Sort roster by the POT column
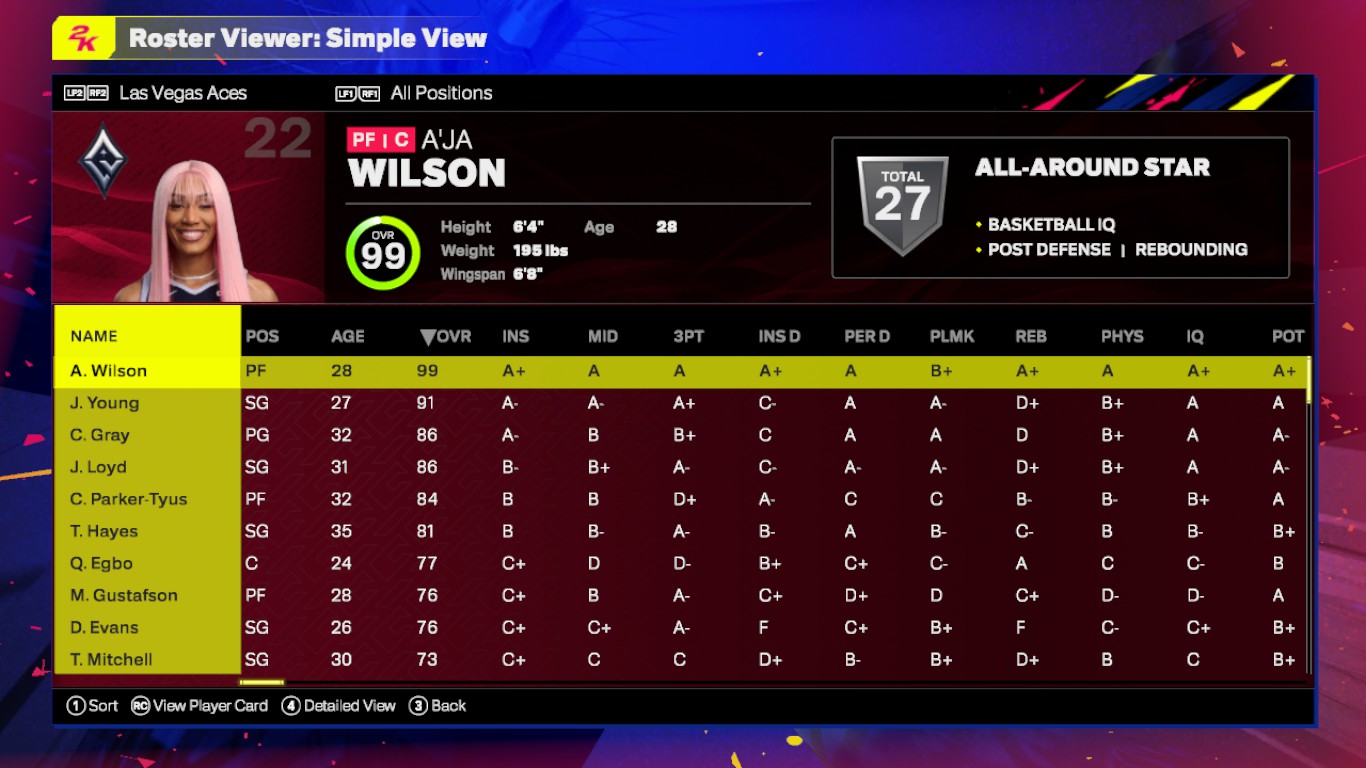This screenshot has width=1366, height=768. point(1288,336)
